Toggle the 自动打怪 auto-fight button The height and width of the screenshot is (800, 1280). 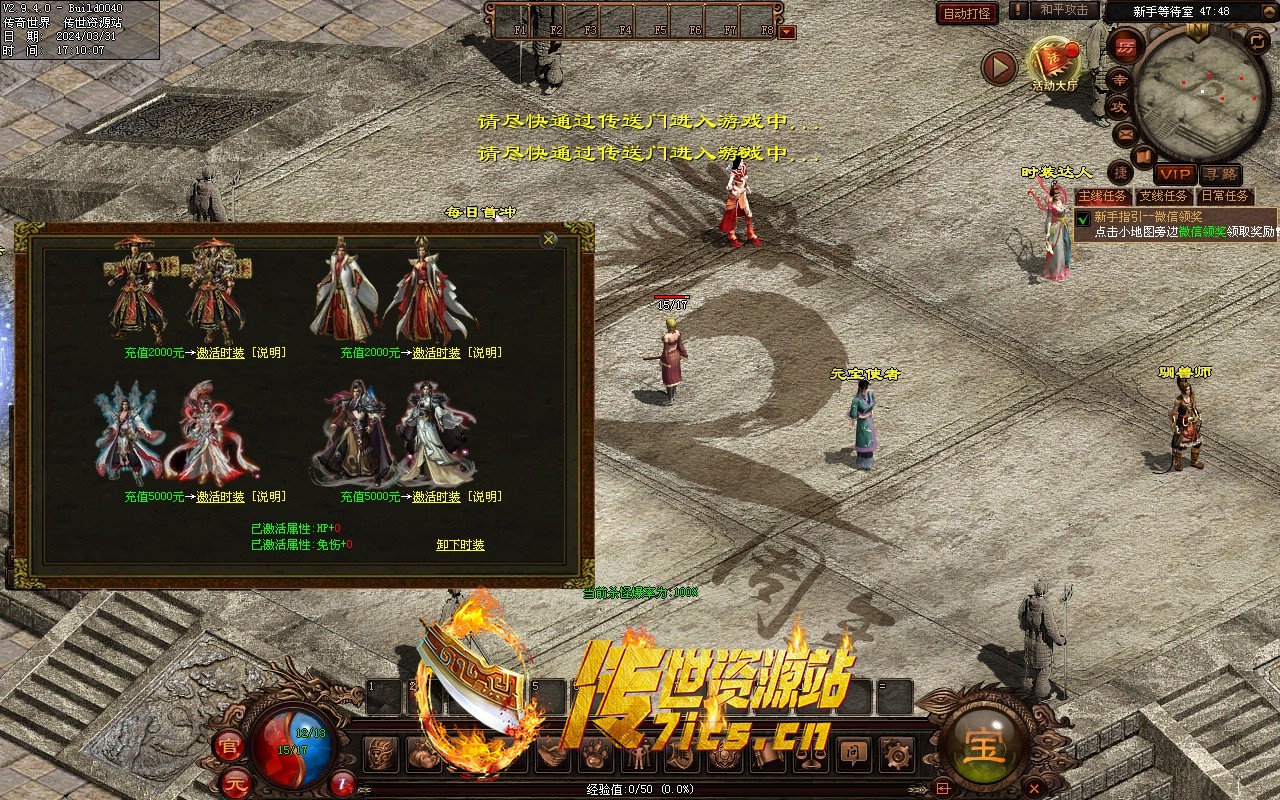tap(967, 13)
